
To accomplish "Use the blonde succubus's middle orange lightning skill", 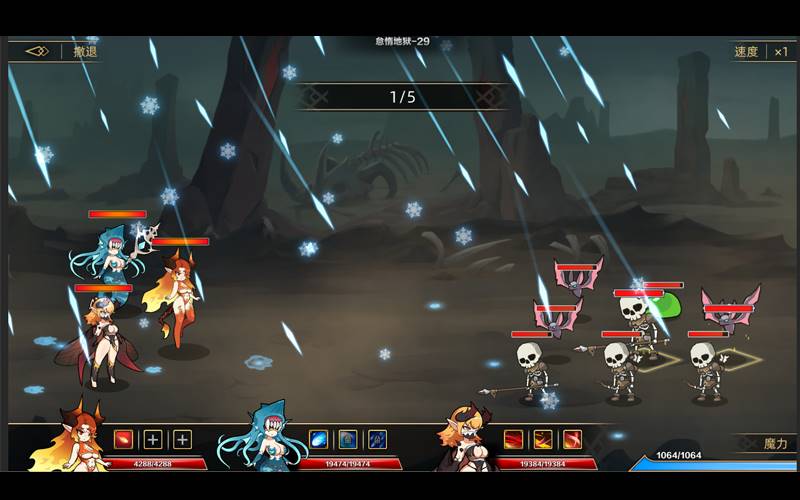I will click(543, 439).
